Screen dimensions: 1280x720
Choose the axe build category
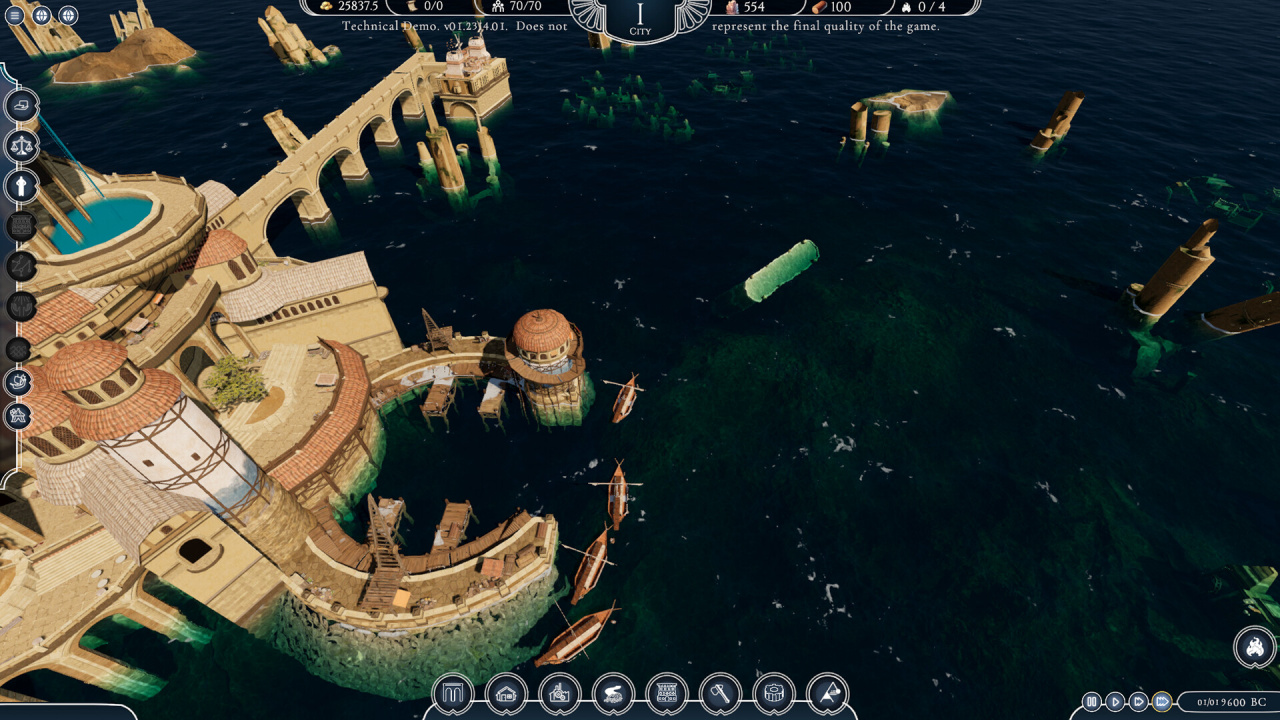coord(720,693)
